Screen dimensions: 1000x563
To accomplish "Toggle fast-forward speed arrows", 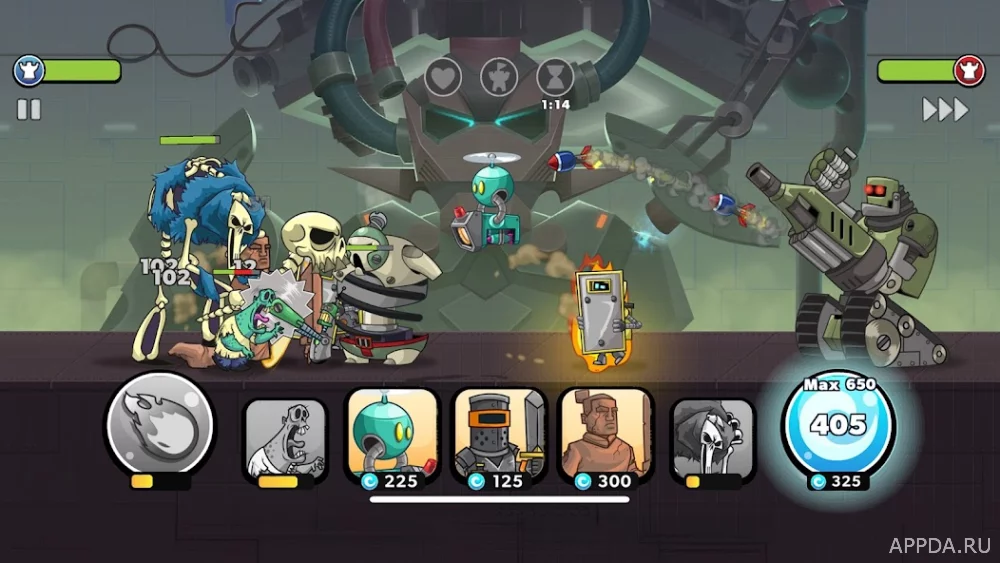I will coord(945,110).
